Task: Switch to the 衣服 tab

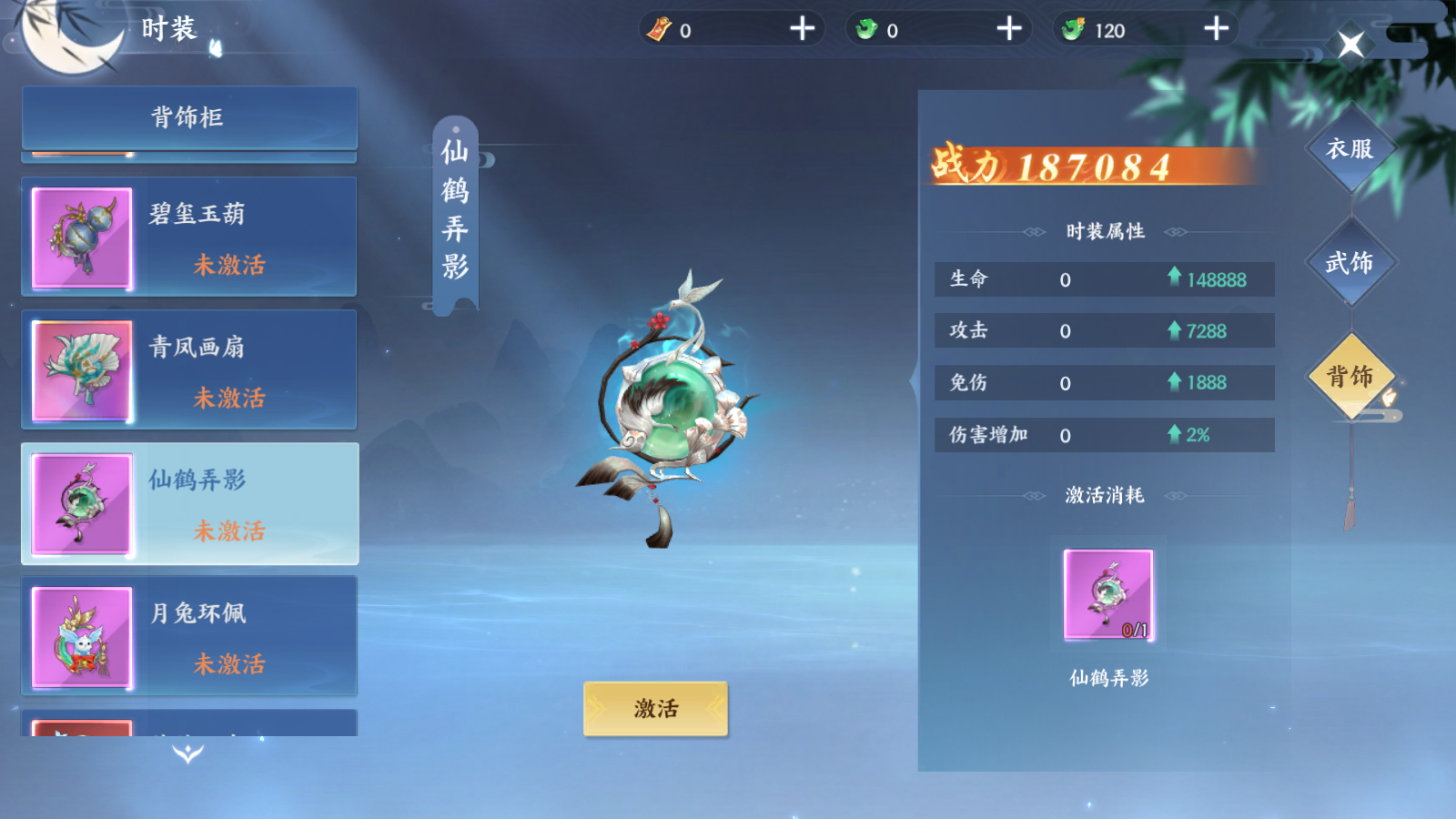Action: point(1352,146)
